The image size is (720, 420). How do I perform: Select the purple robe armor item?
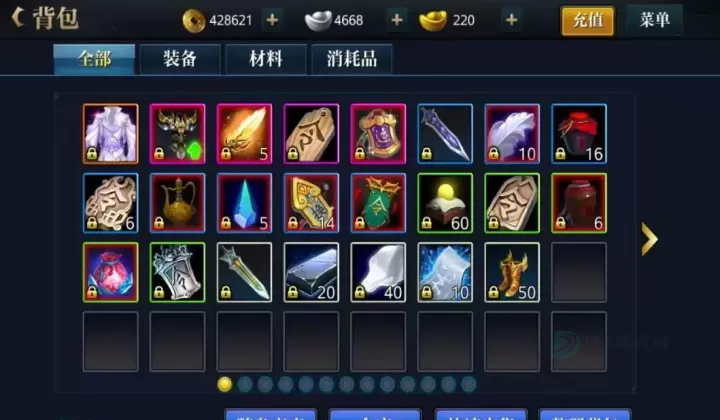110,133
